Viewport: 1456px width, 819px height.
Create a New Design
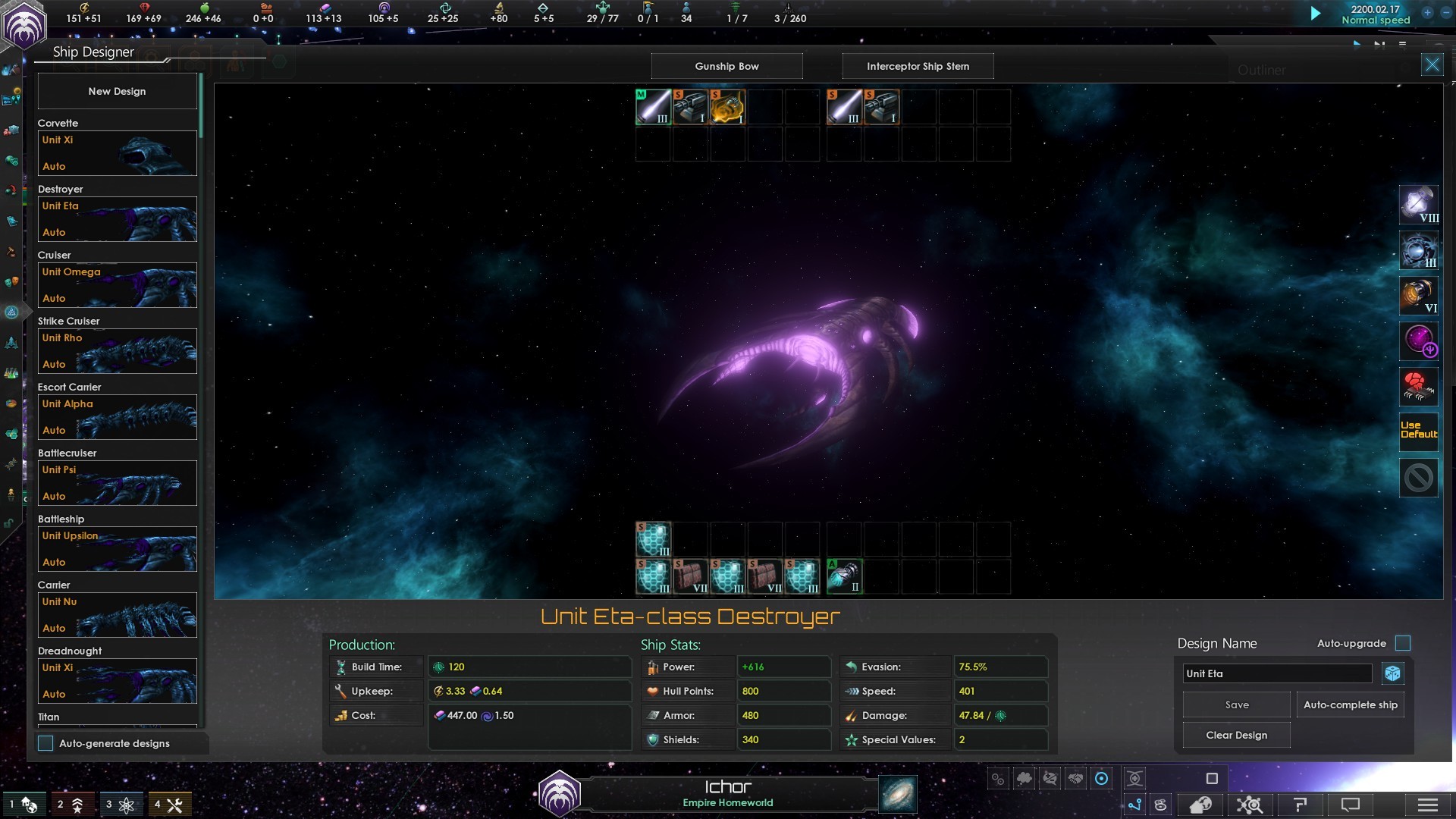pos(117,91)
